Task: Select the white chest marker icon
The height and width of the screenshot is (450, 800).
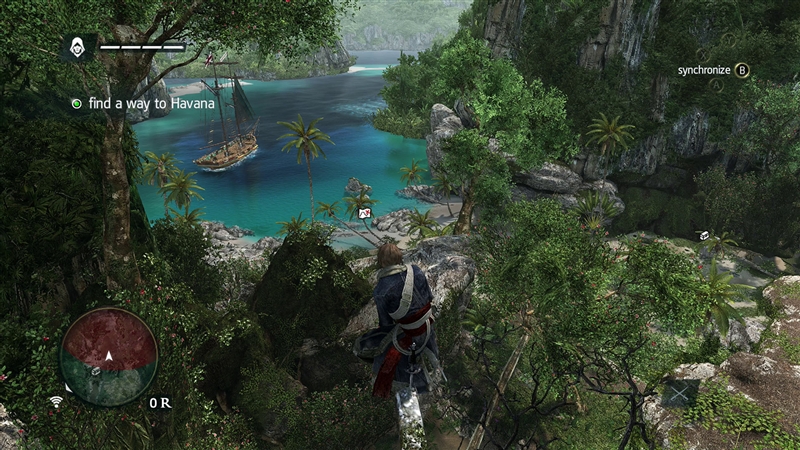Action: [x=704, y=235]
